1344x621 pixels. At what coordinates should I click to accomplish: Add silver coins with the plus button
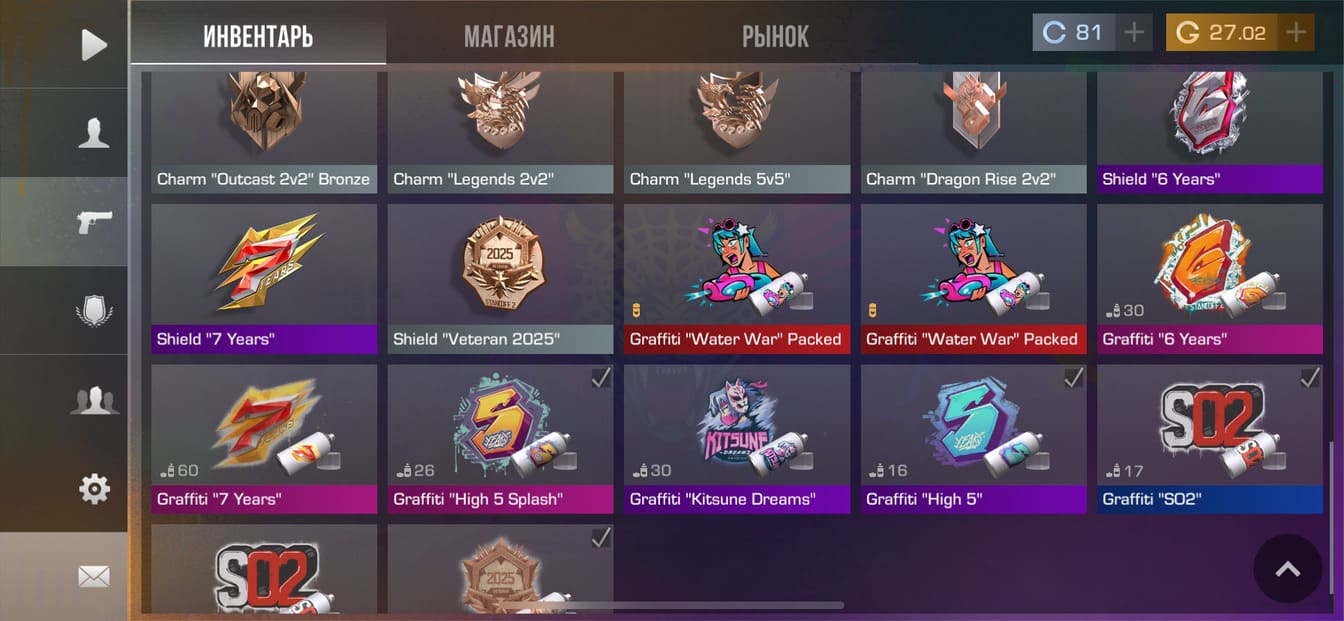[x=1133, y=33]
